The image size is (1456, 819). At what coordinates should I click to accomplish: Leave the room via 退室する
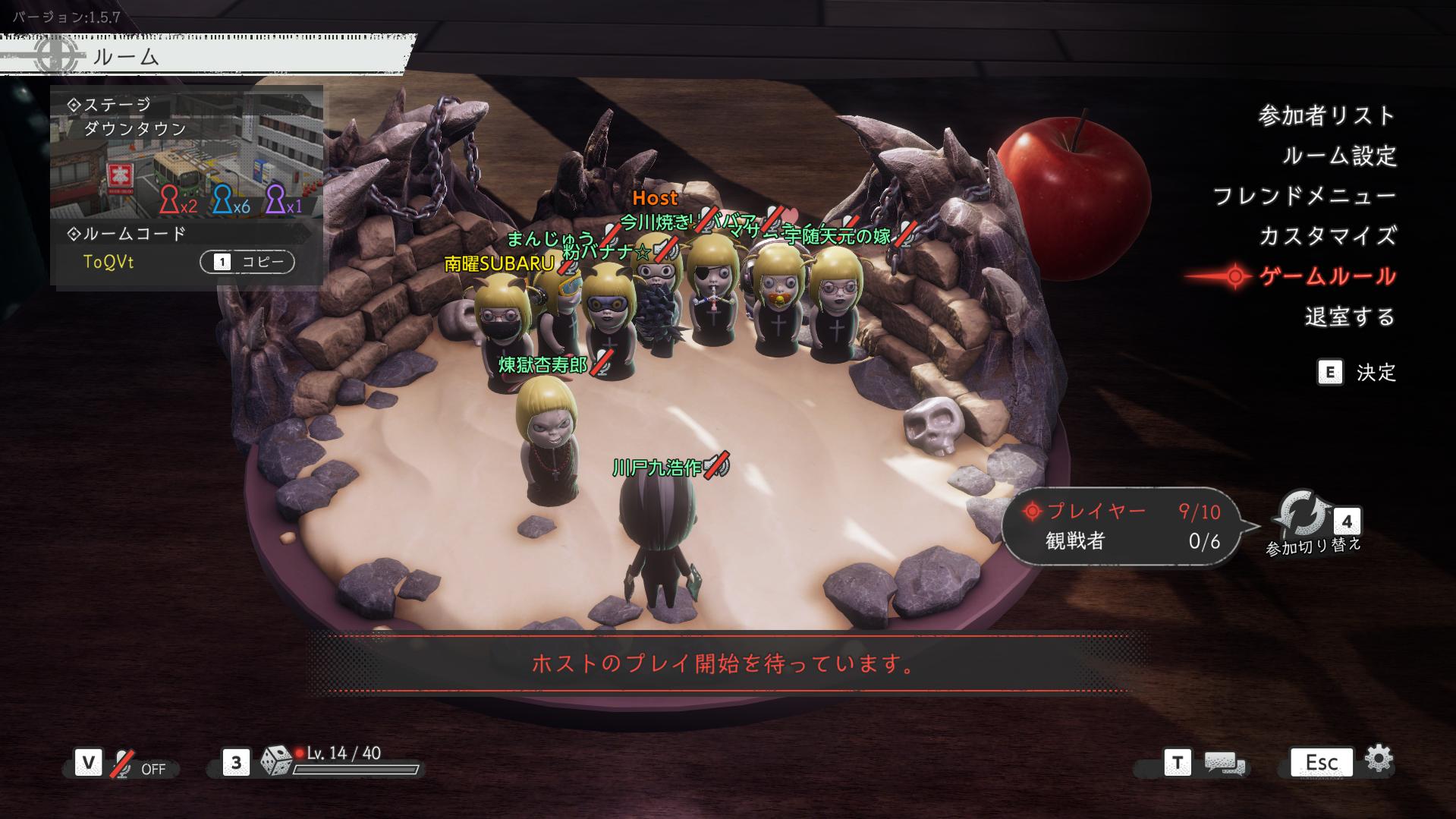coord(1350,317)
